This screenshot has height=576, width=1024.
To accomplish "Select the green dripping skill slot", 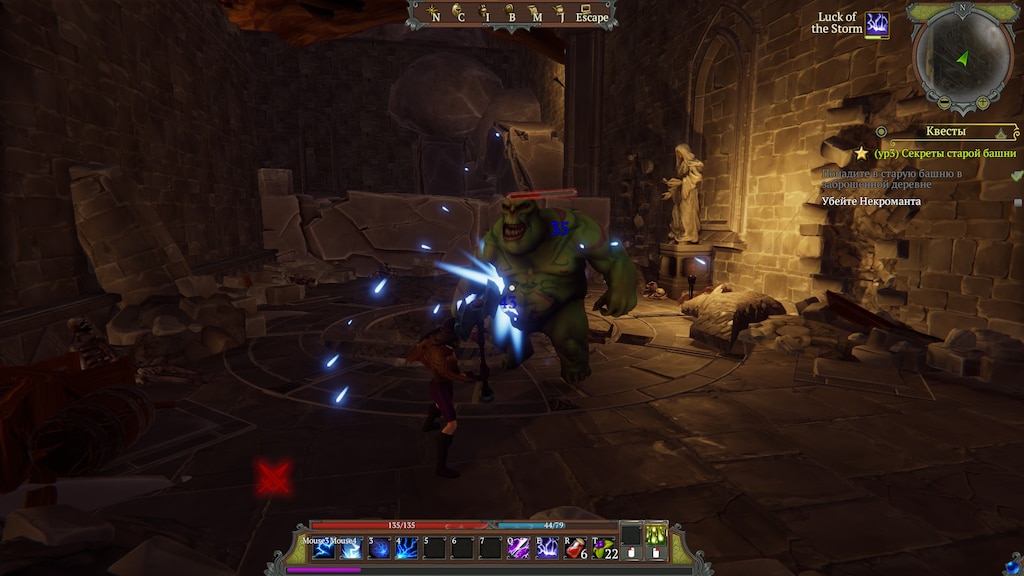I will click(656, 535).
